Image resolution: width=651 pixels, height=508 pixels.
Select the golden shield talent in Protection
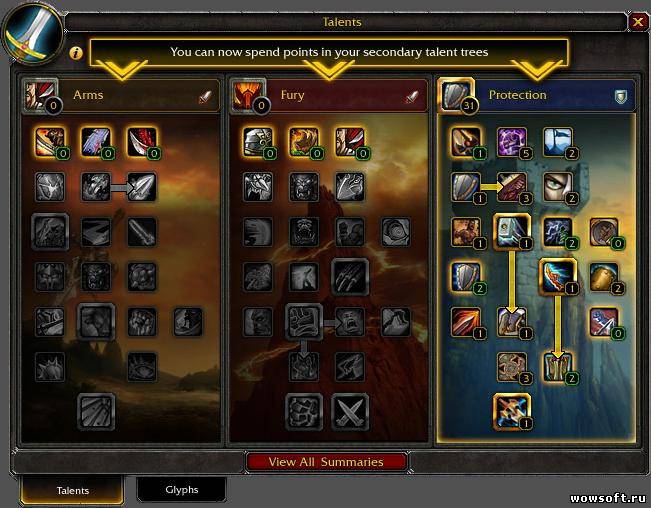click(x=604, y=276)
